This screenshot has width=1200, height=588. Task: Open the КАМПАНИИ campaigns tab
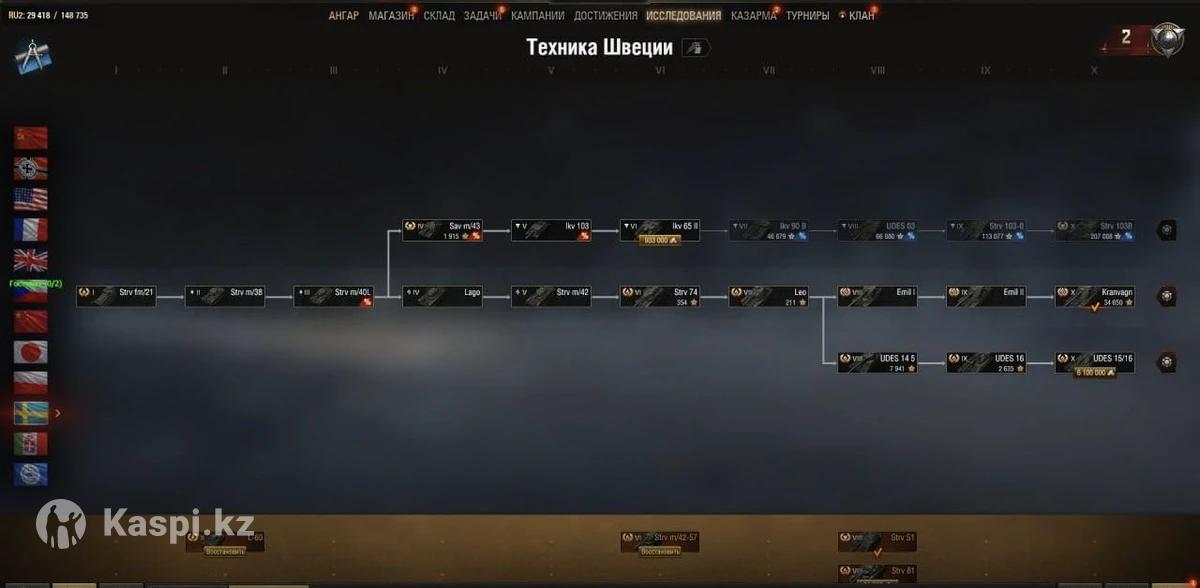[x=537, y=16]
